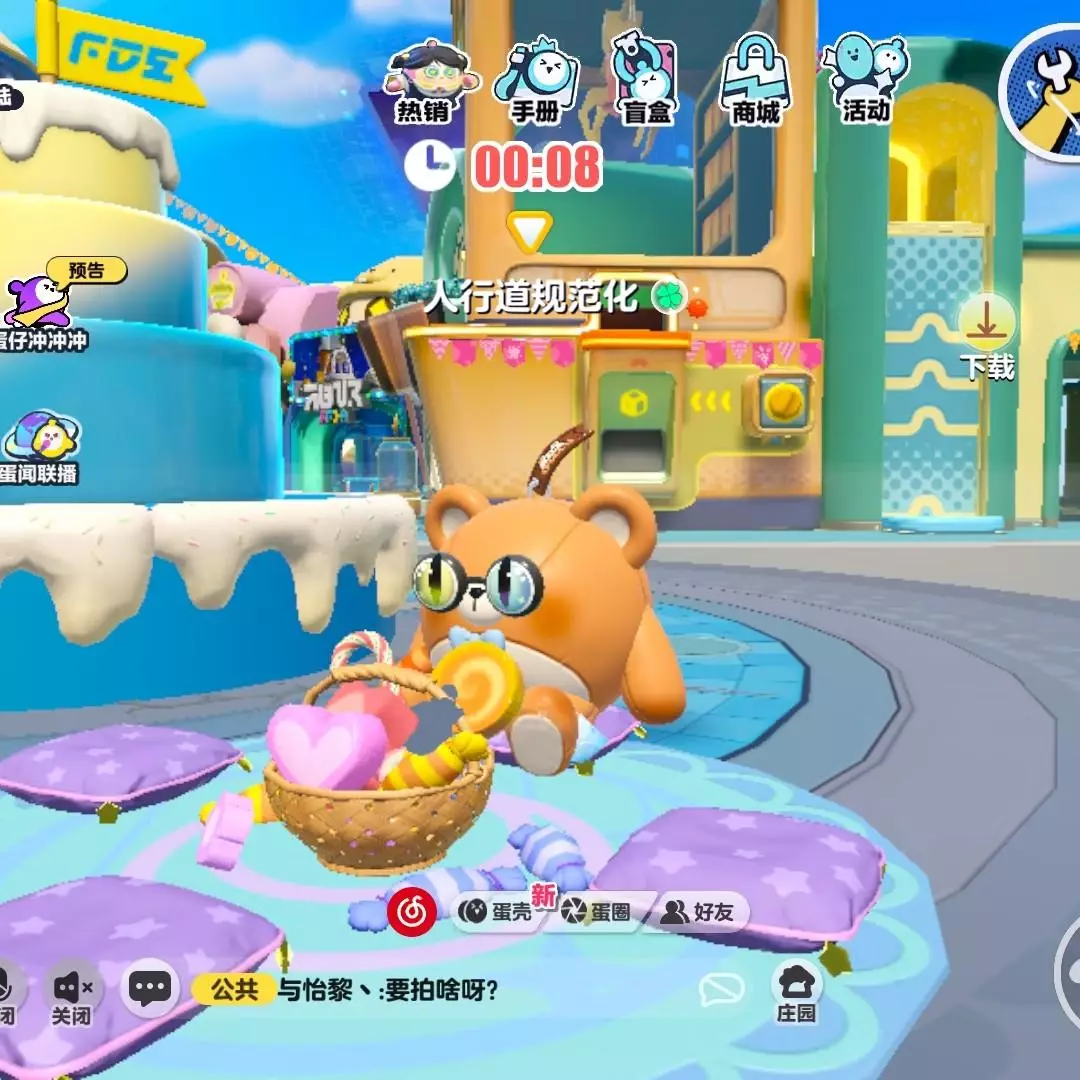
Task: Open the 商城 shop
Action: pos(756,82)
